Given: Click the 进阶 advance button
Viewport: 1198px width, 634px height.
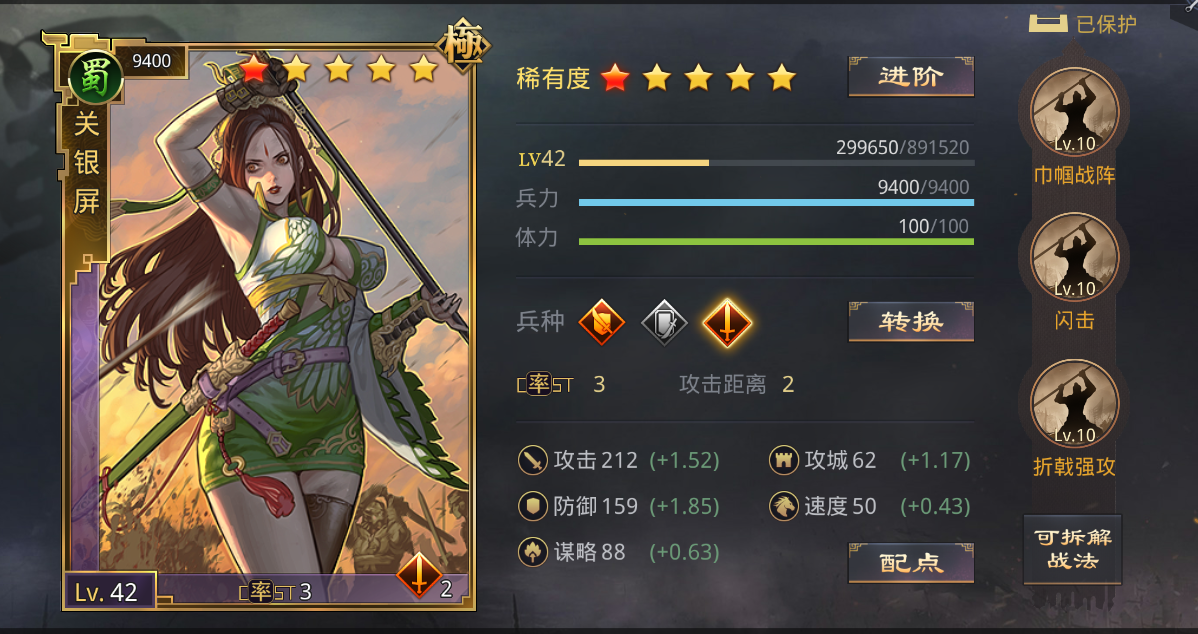Looking at the screenshot, I should pyautogui.click(x=911, y=77).
